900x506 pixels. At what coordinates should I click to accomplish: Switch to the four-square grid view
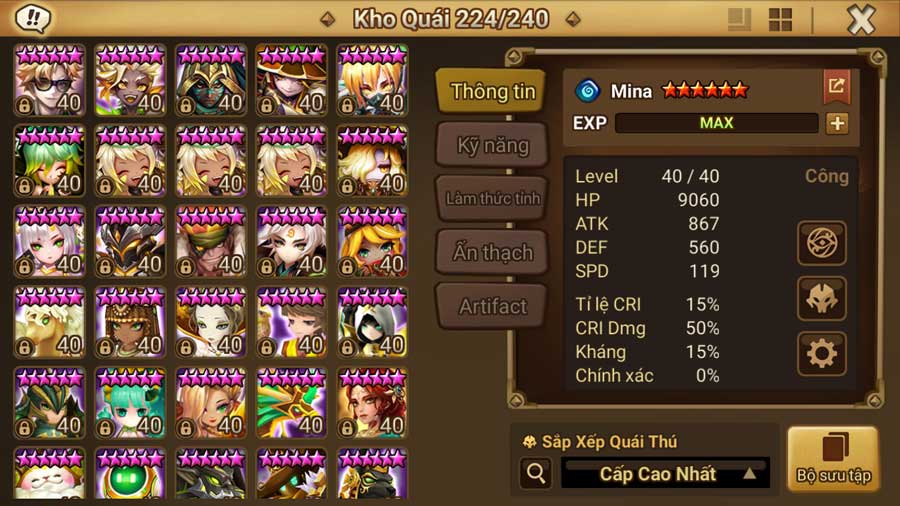[780, 20]
